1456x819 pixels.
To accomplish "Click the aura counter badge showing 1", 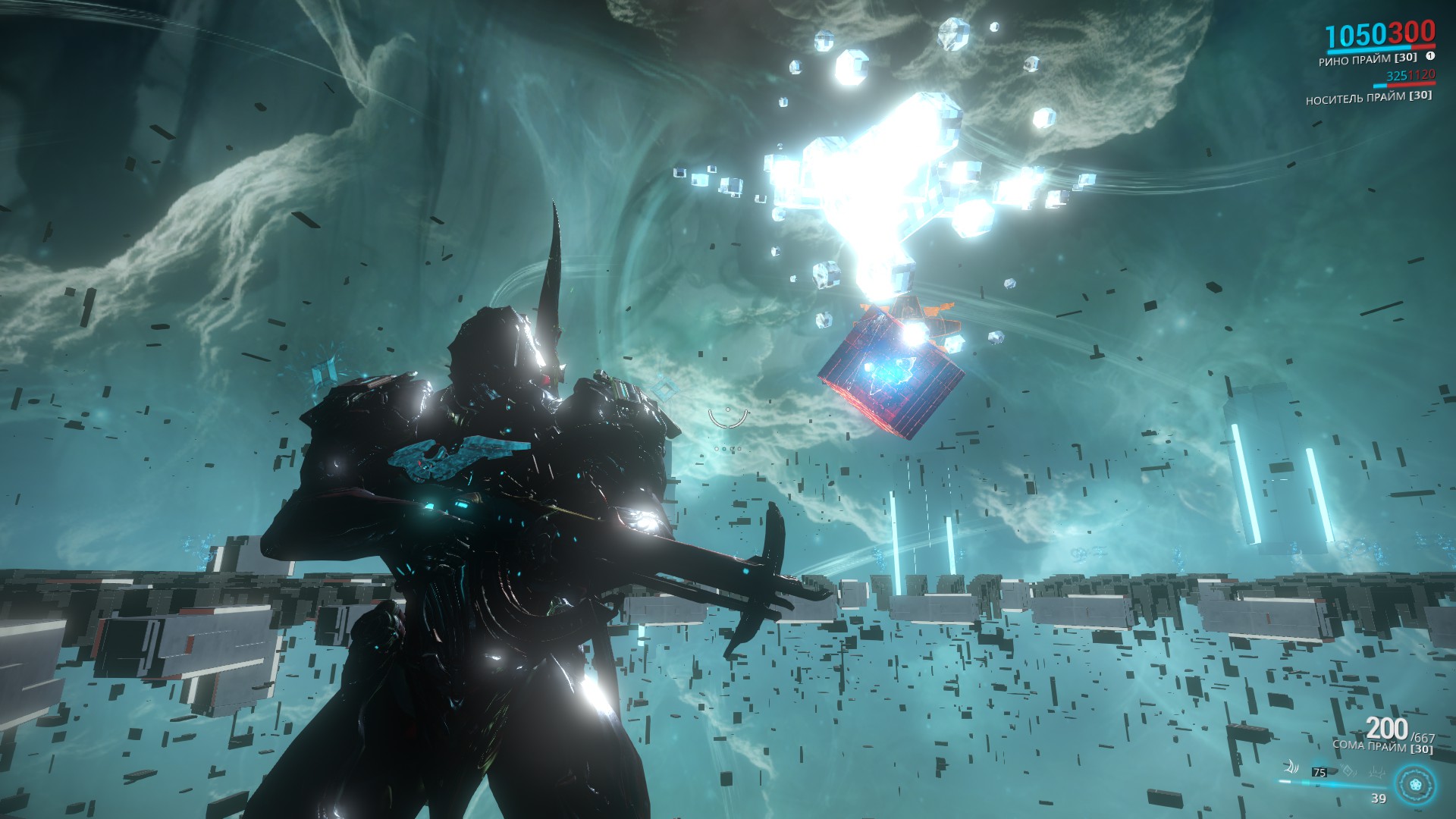I will pyautogui.click(x=1432, y=57).
